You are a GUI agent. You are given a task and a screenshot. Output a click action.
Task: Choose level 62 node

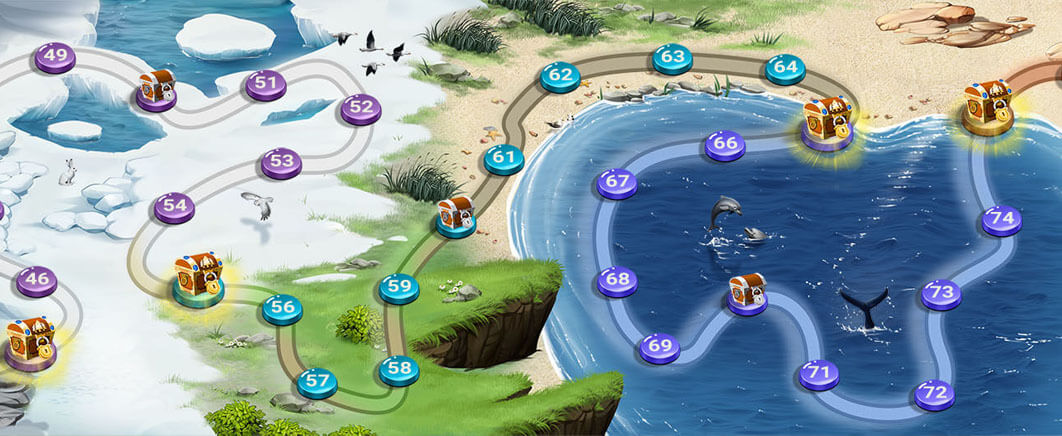[x=560, y=75]
